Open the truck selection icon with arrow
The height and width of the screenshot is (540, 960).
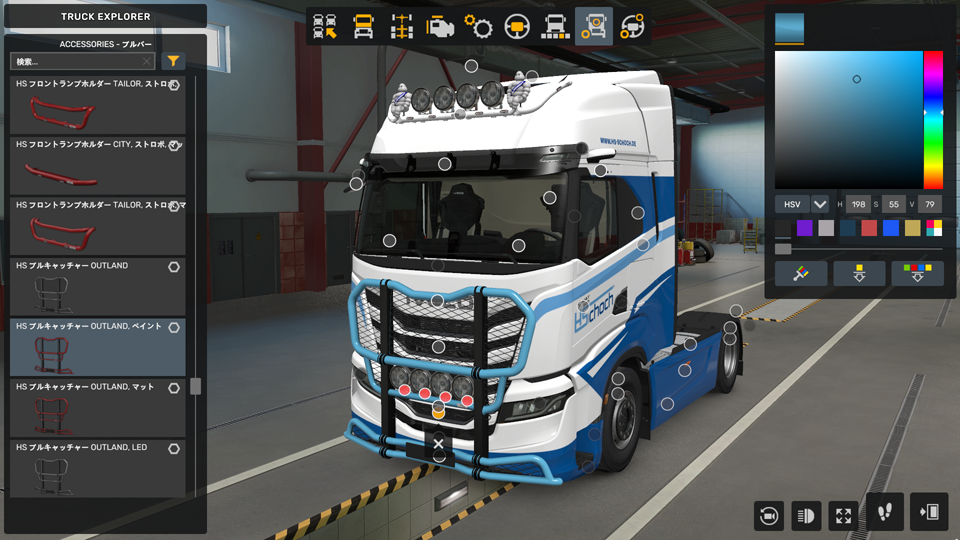click(325, 27)
